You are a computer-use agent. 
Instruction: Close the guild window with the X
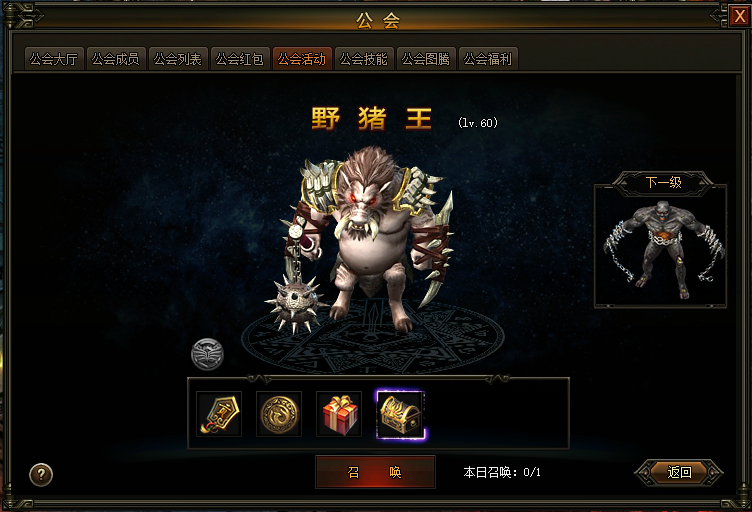click(x=739, y=15)
